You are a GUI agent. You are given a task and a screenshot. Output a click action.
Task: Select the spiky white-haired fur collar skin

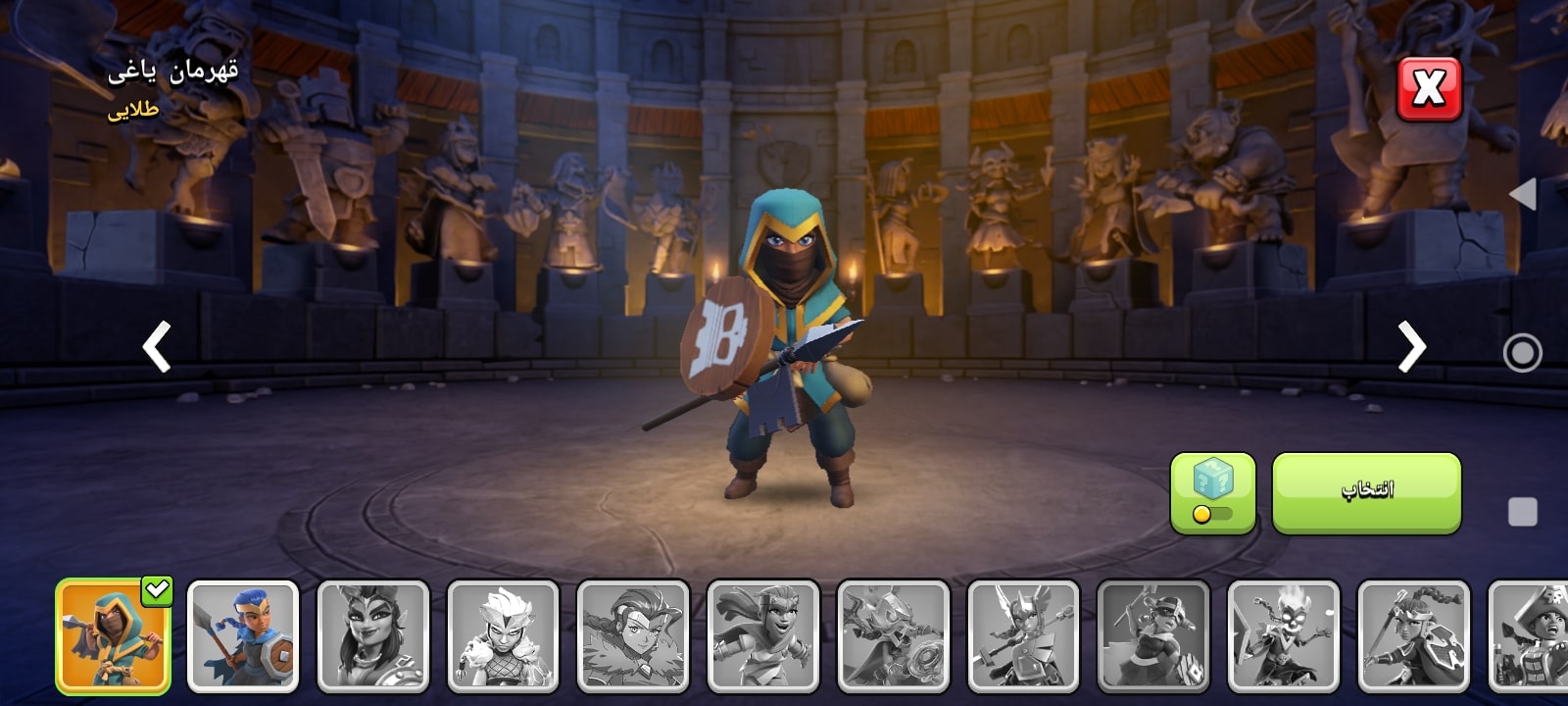[x=503, y=636]
